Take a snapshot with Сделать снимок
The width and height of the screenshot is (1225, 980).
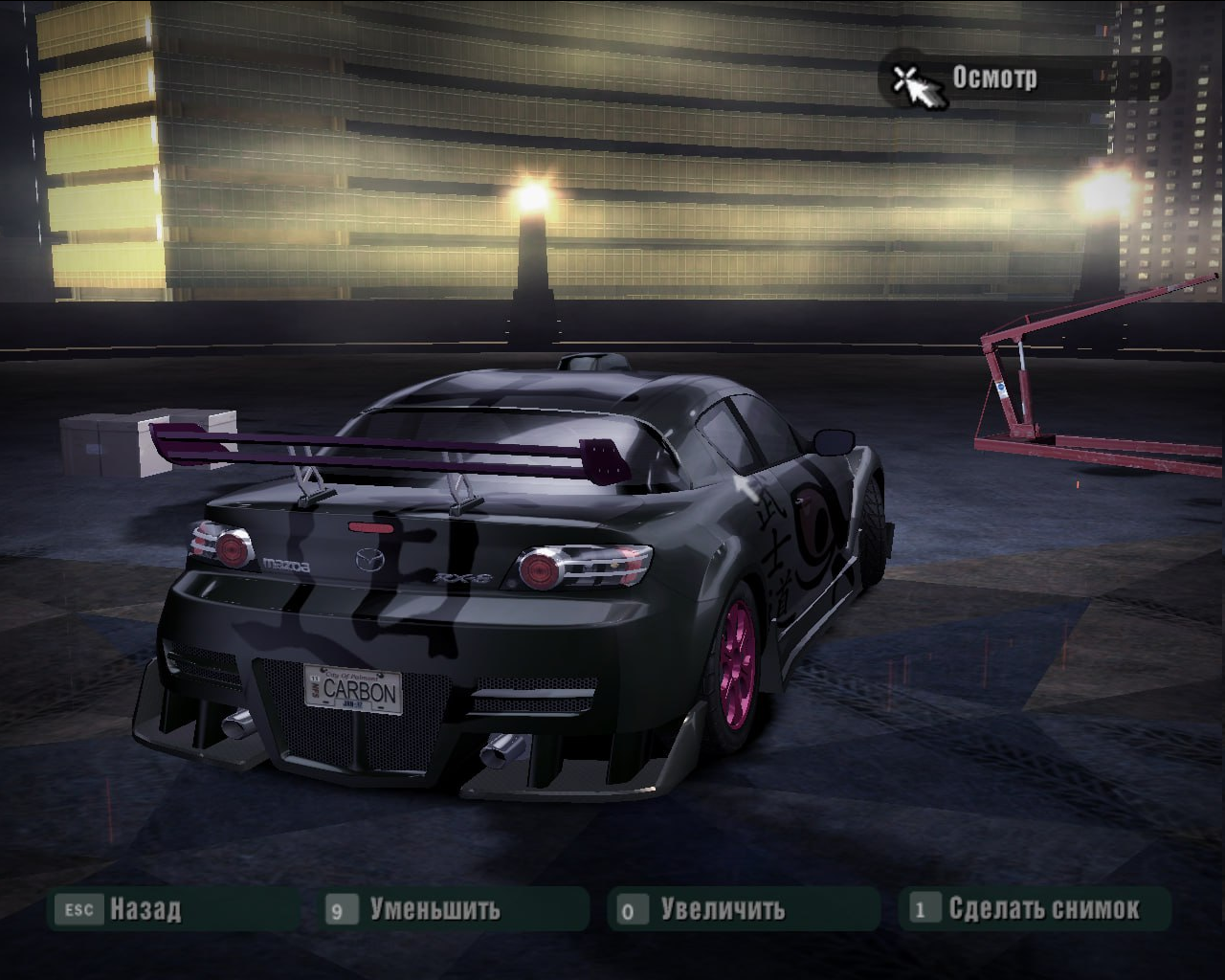[1043, 908]
